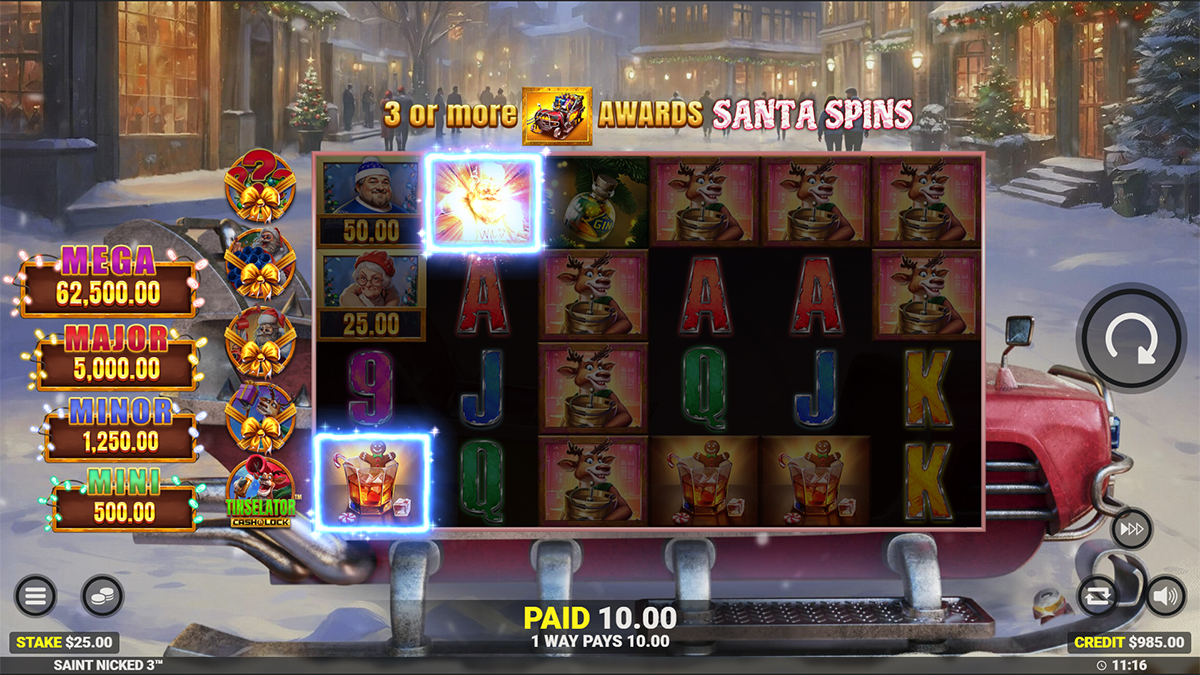Image resolution: width=1200 pixels, height=675 pixels.
Task: Open the hamburger menu
Action: [x=35, y=596]
